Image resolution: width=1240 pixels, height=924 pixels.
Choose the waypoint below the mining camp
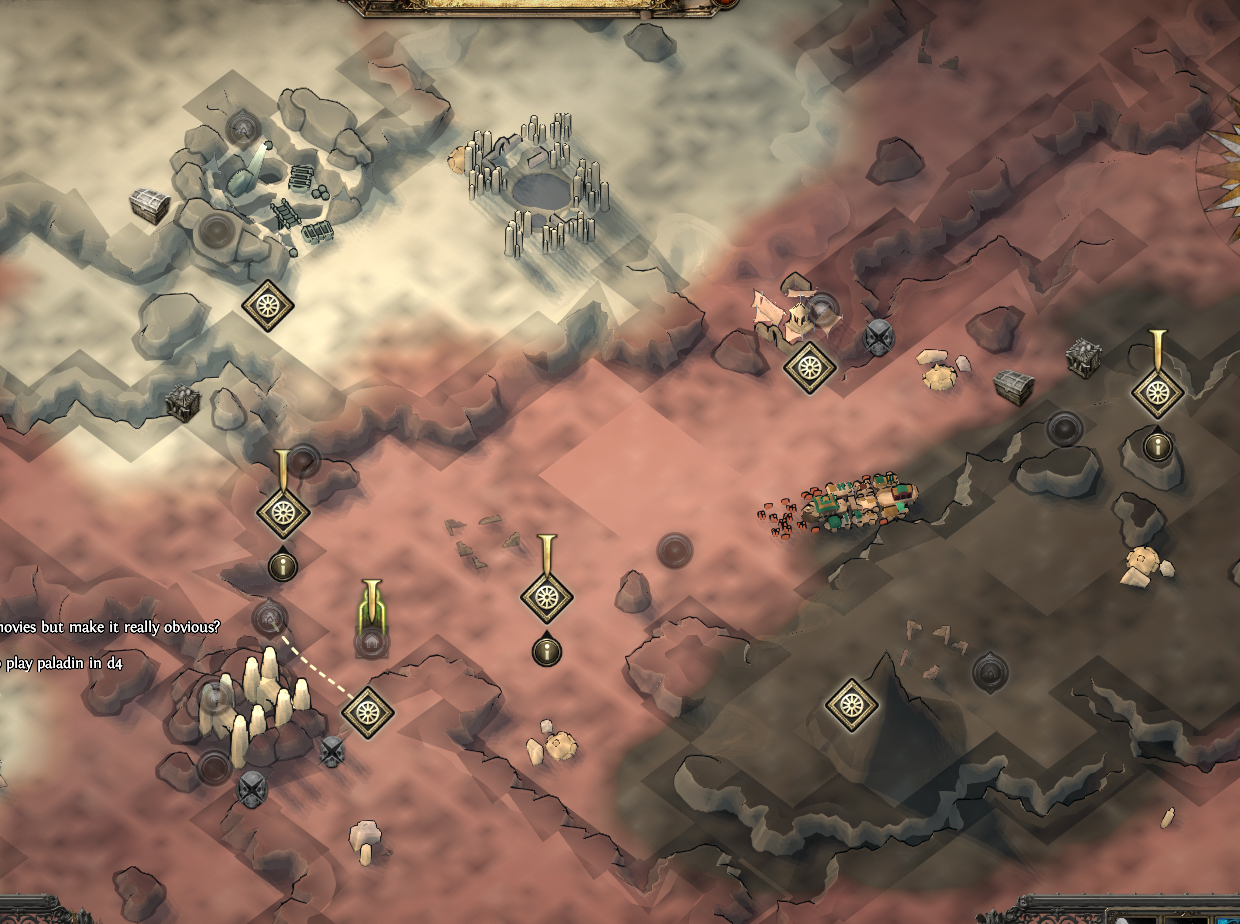[x=267, y=306]
